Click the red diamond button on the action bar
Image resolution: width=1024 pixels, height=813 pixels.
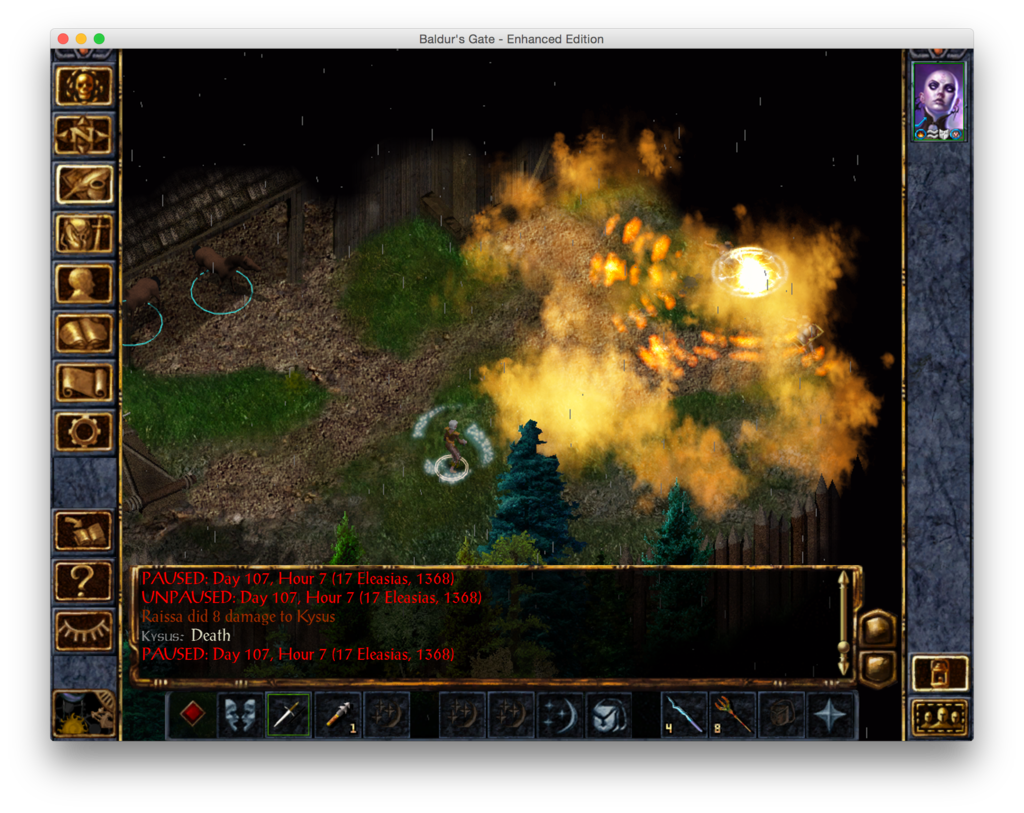191,715
